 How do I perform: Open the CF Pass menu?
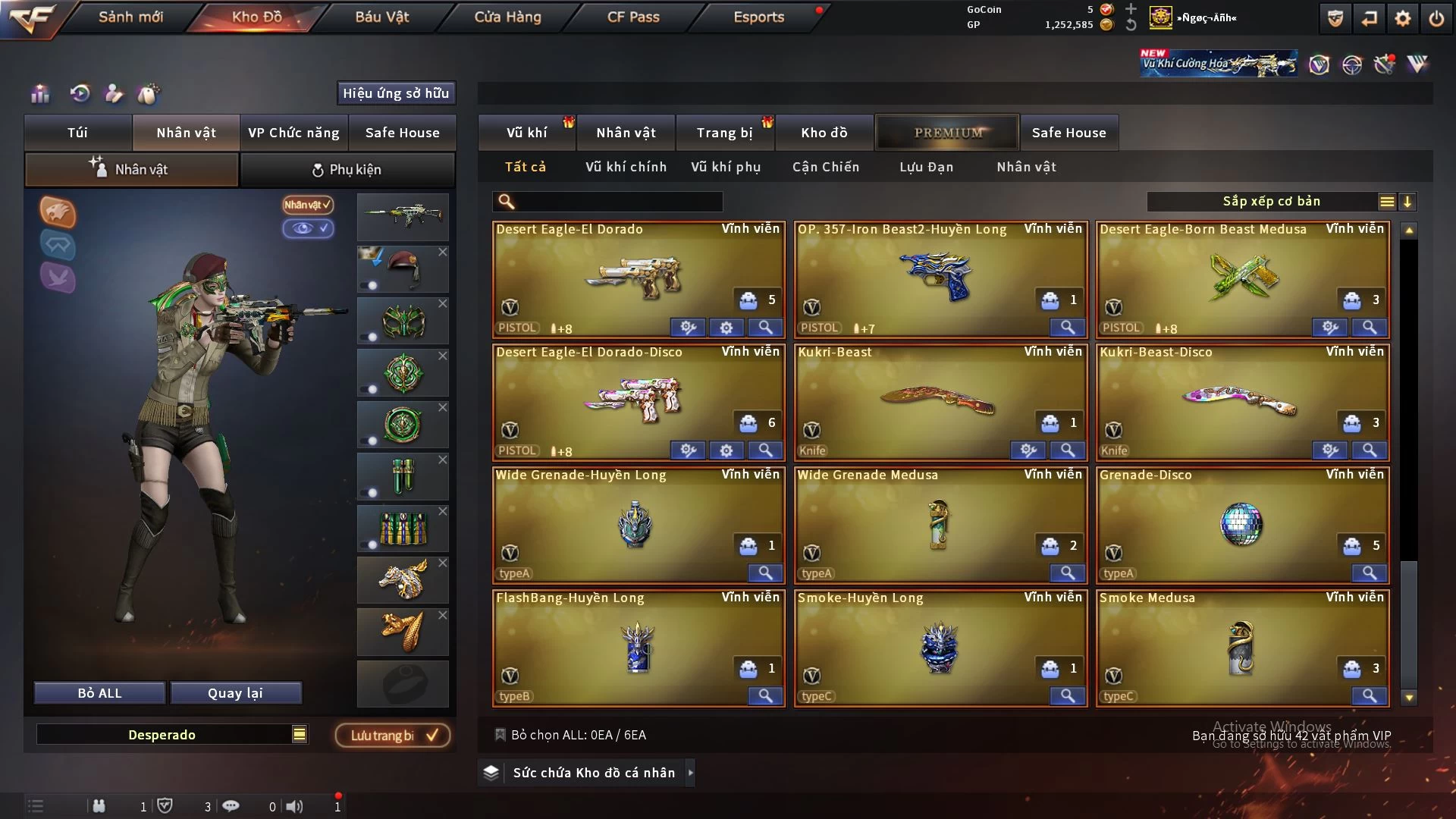pyautogui.click(x=633, y=17)
